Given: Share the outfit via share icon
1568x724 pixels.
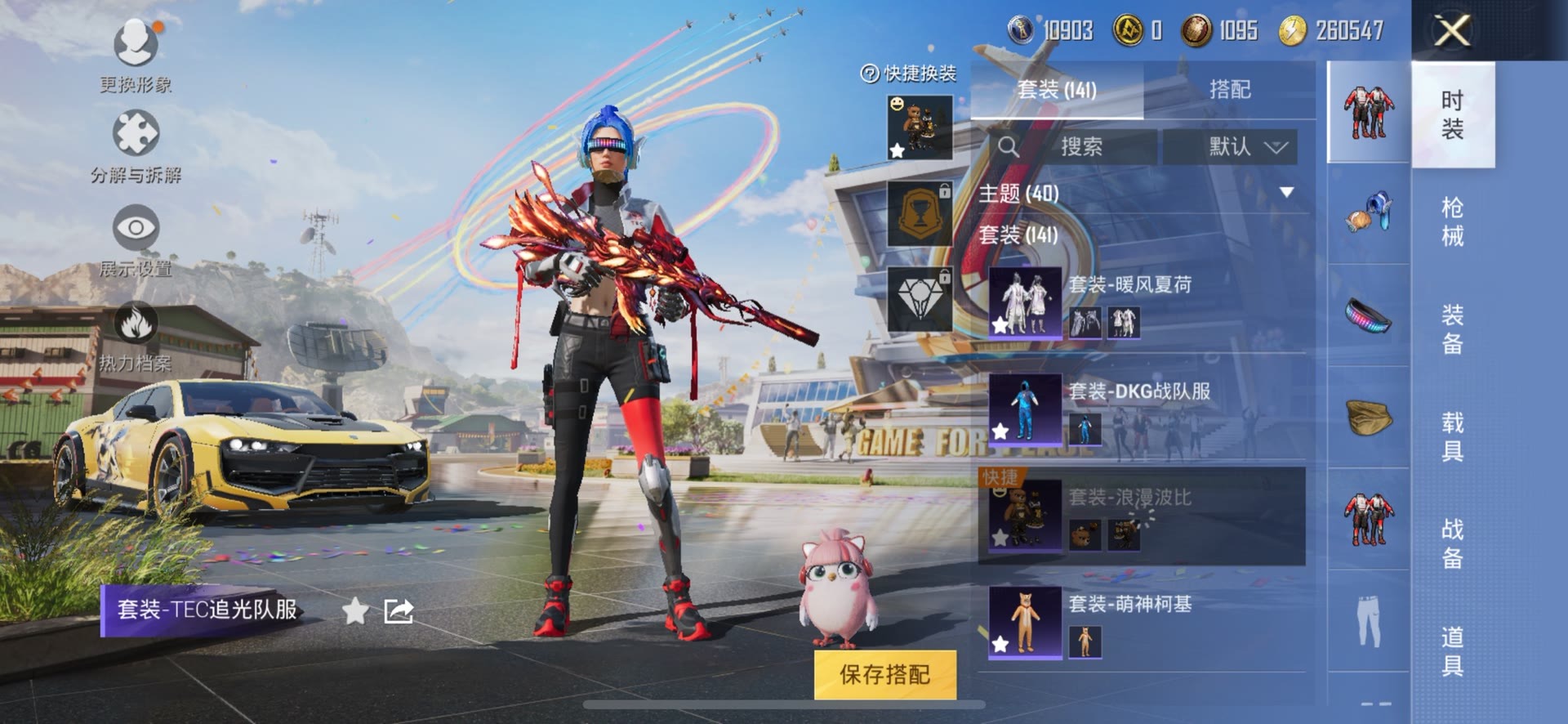Looking at the screenshot, I should click(399, 610).
